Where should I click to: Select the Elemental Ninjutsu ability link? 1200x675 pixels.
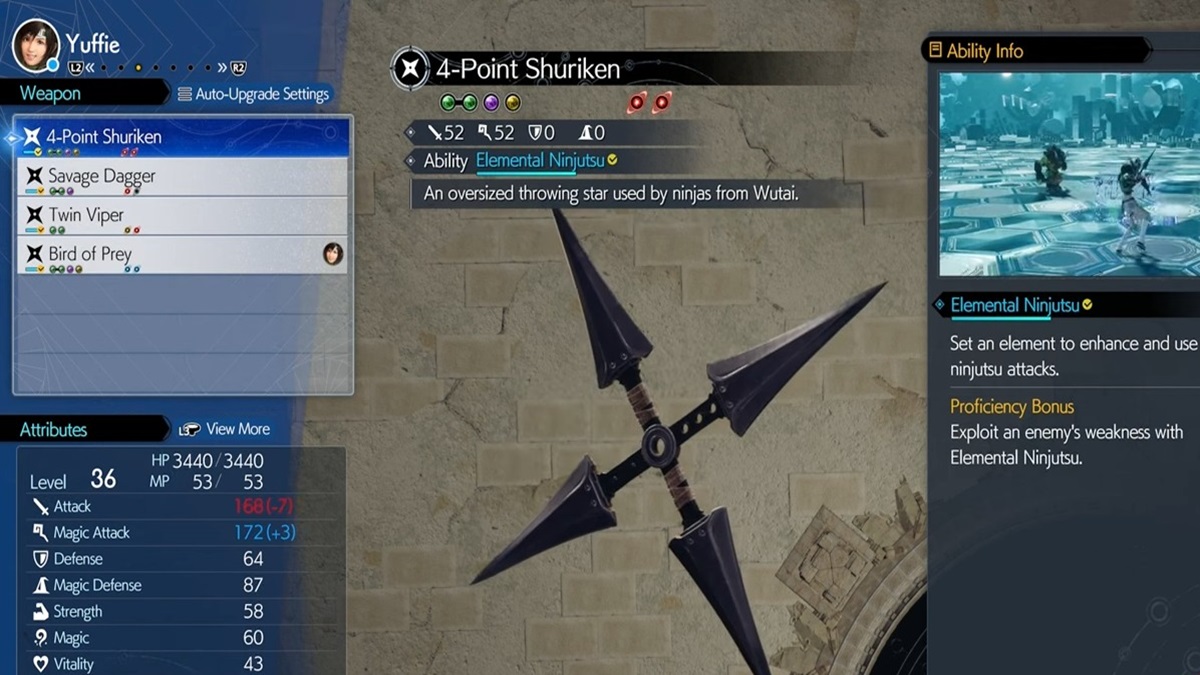pos(538,161)
